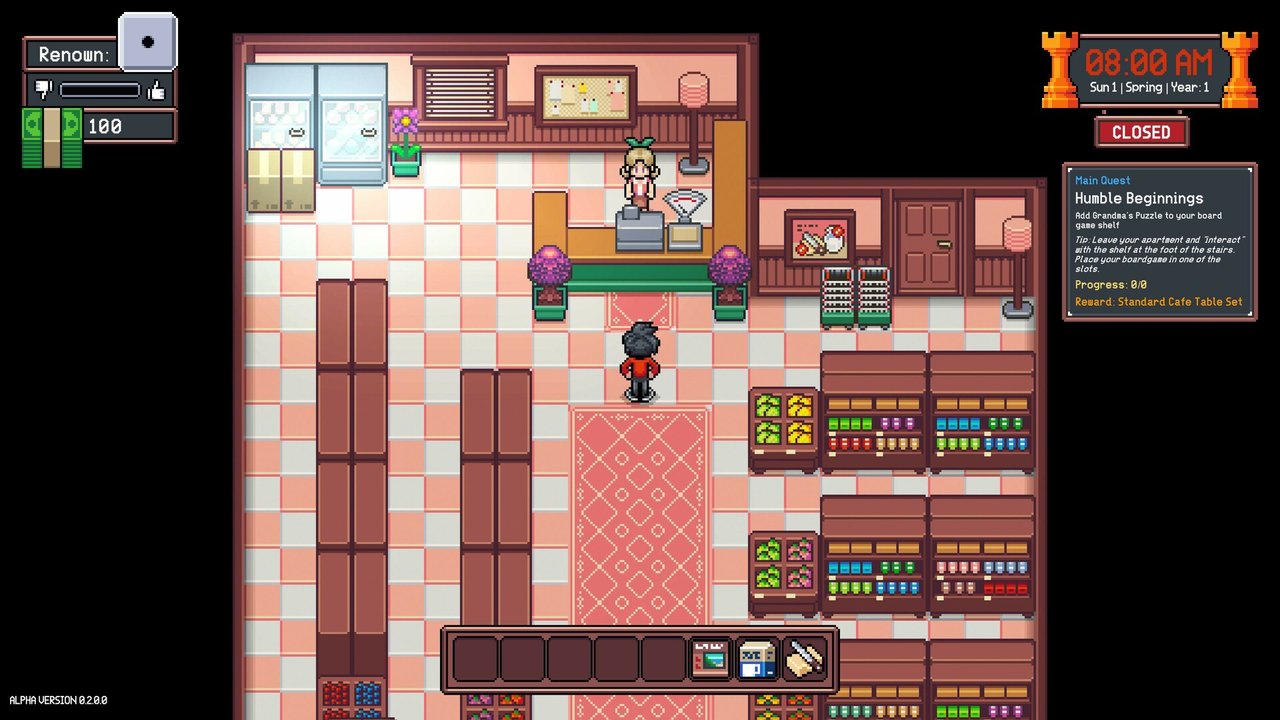Image resolution: width=1280 pixels, height=720 pixels.
Task: Select the wood plank and knife slot
Action: click(804, 659)
